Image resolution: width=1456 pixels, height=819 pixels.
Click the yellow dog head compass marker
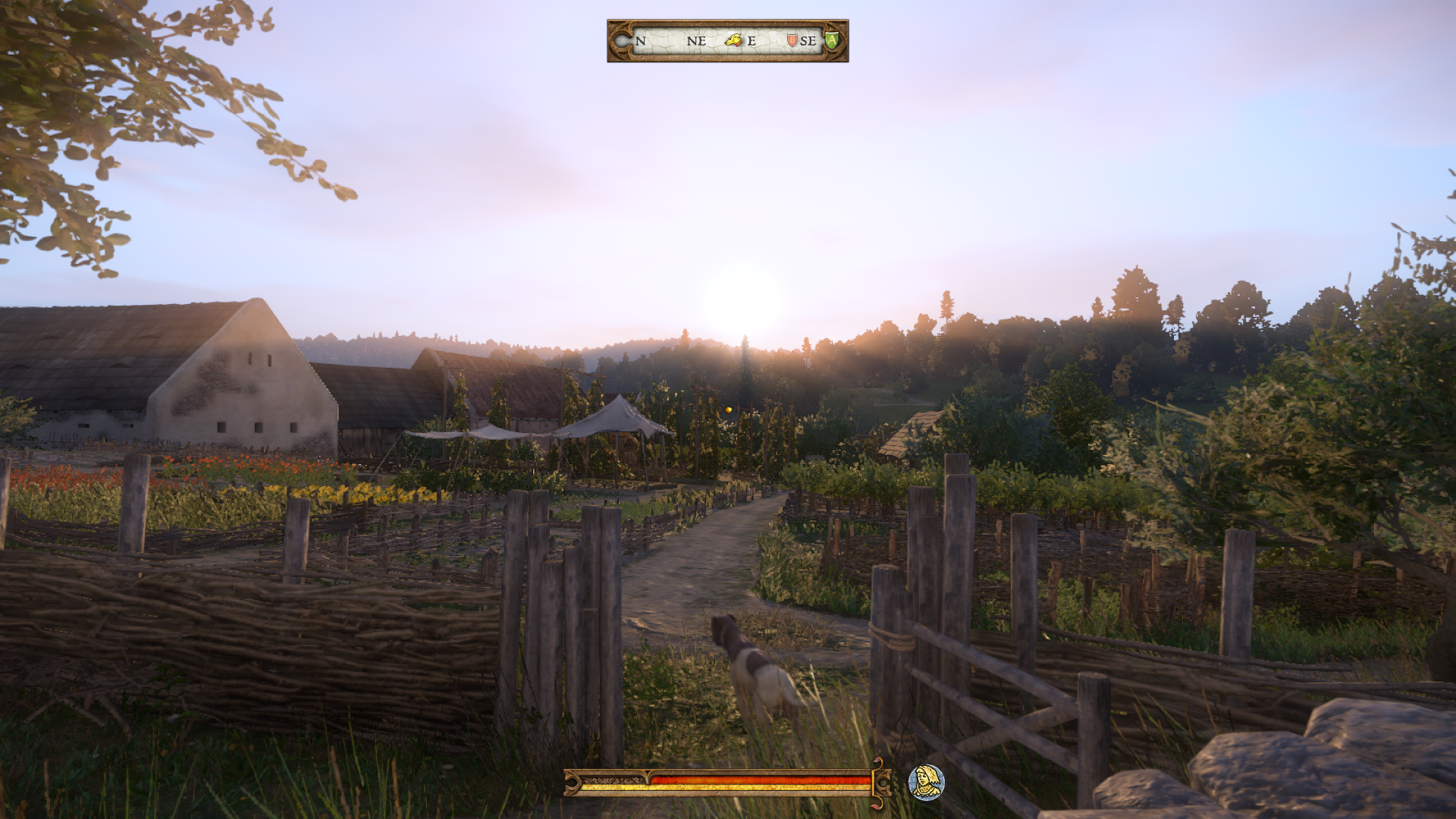pyautogui.click(x=733, y=40)
